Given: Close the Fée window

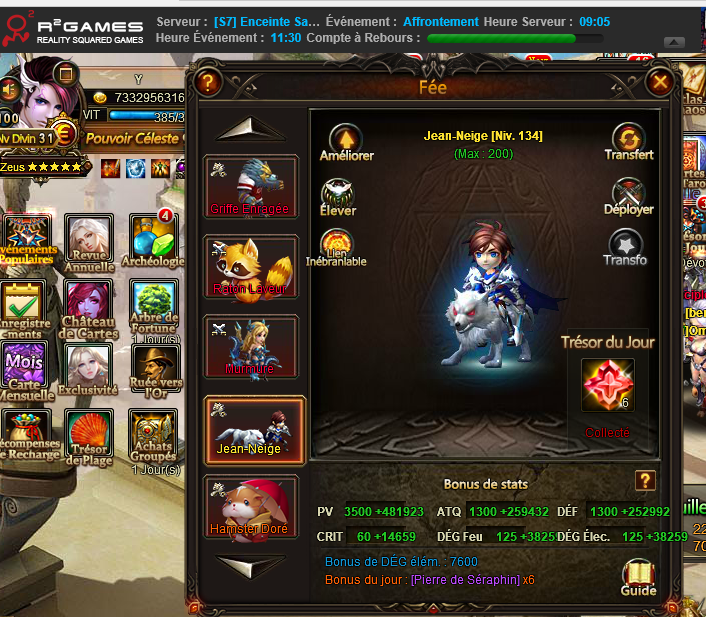Looking at the screenshot, I should (659, 82).
